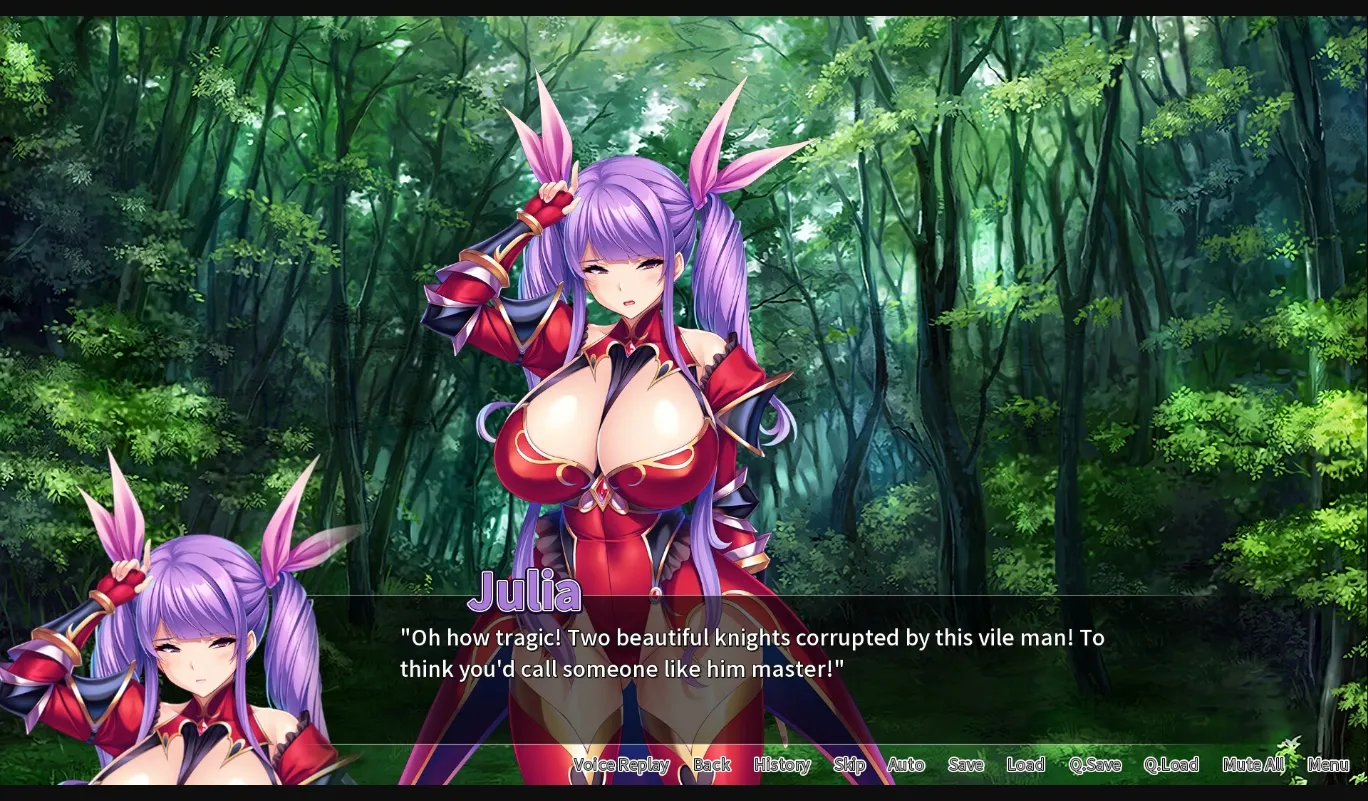This screenshot has width=1368, height=801.
Task: Perform a Quick Save with Q.Save
Action: coord(1097,764)
